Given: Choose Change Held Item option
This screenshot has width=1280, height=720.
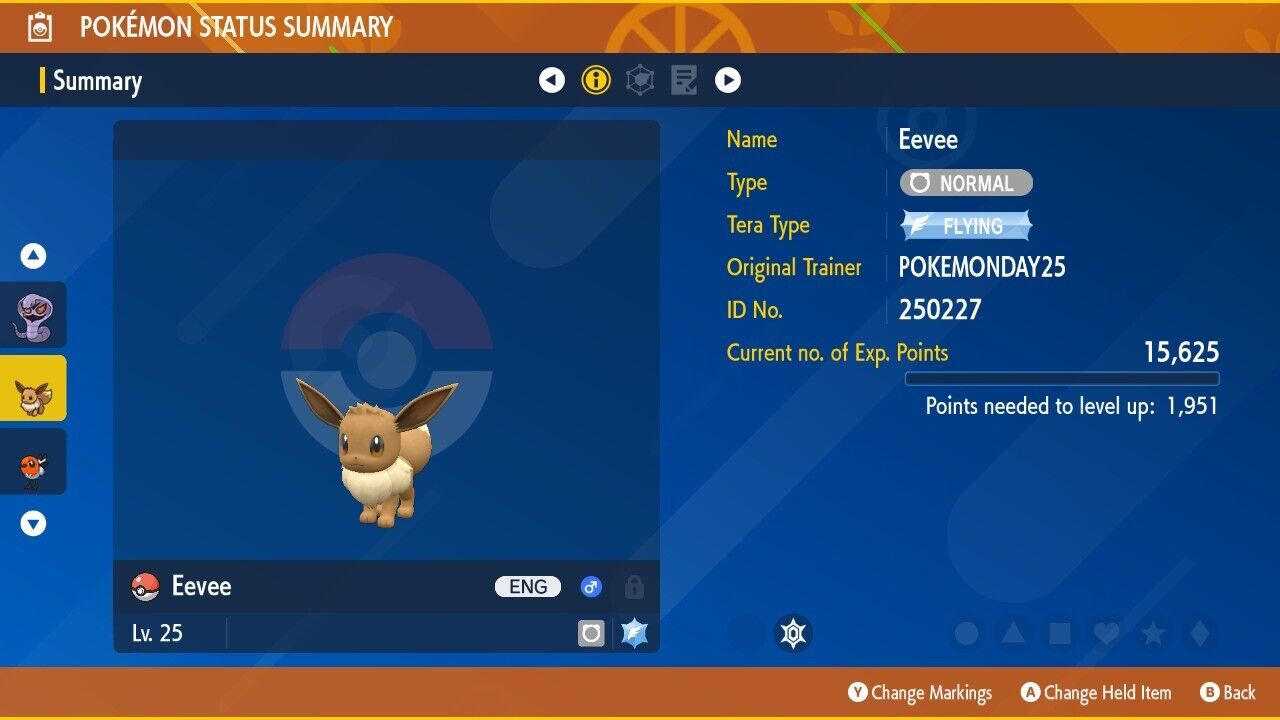Looking at the screenshot, I should (1096, 692).
